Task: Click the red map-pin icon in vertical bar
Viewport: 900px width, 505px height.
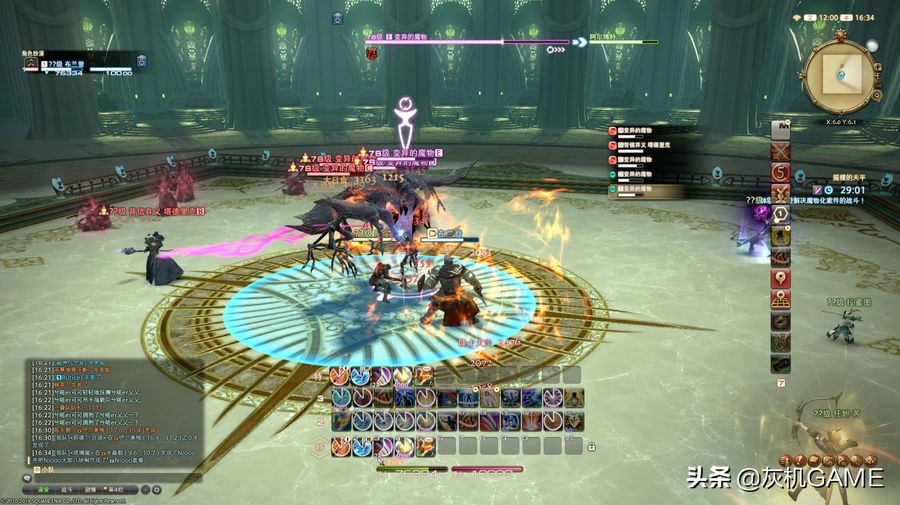Action: click(781, 277)
